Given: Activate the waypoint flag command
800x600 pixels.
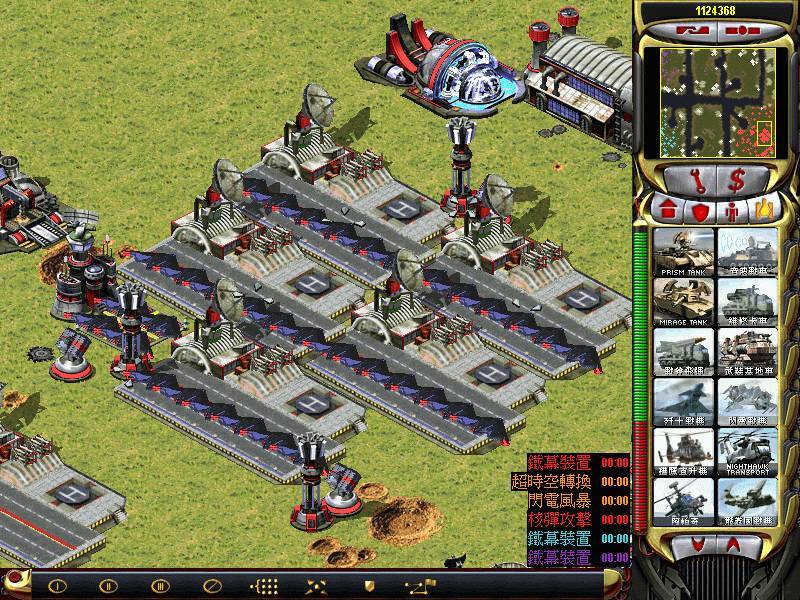Looking at the screenshot, I should (x=416, y=585).
